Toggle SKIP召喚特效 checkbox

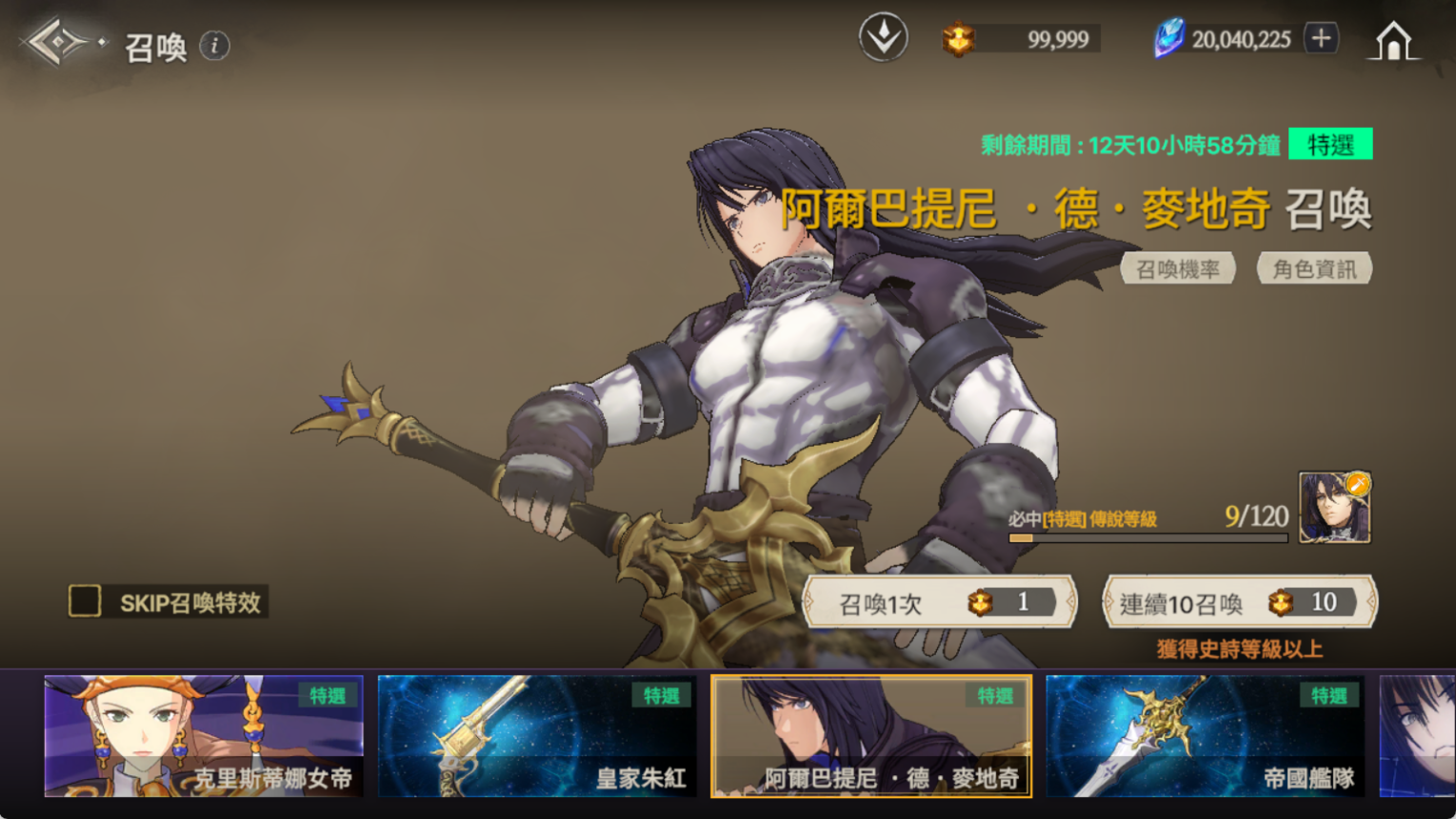tap(85, 601)
